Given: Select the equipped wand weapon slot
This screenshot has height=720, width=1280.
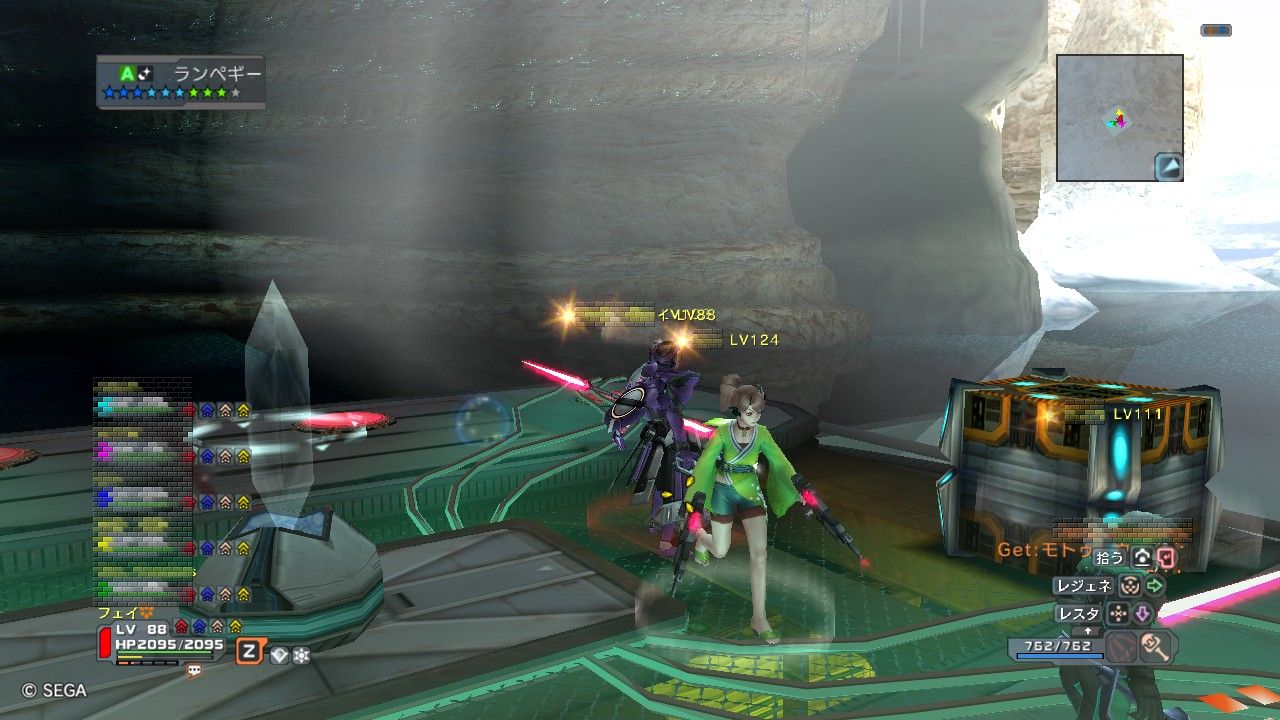Looking at the screenshot, I should [x=1157, y=646].
